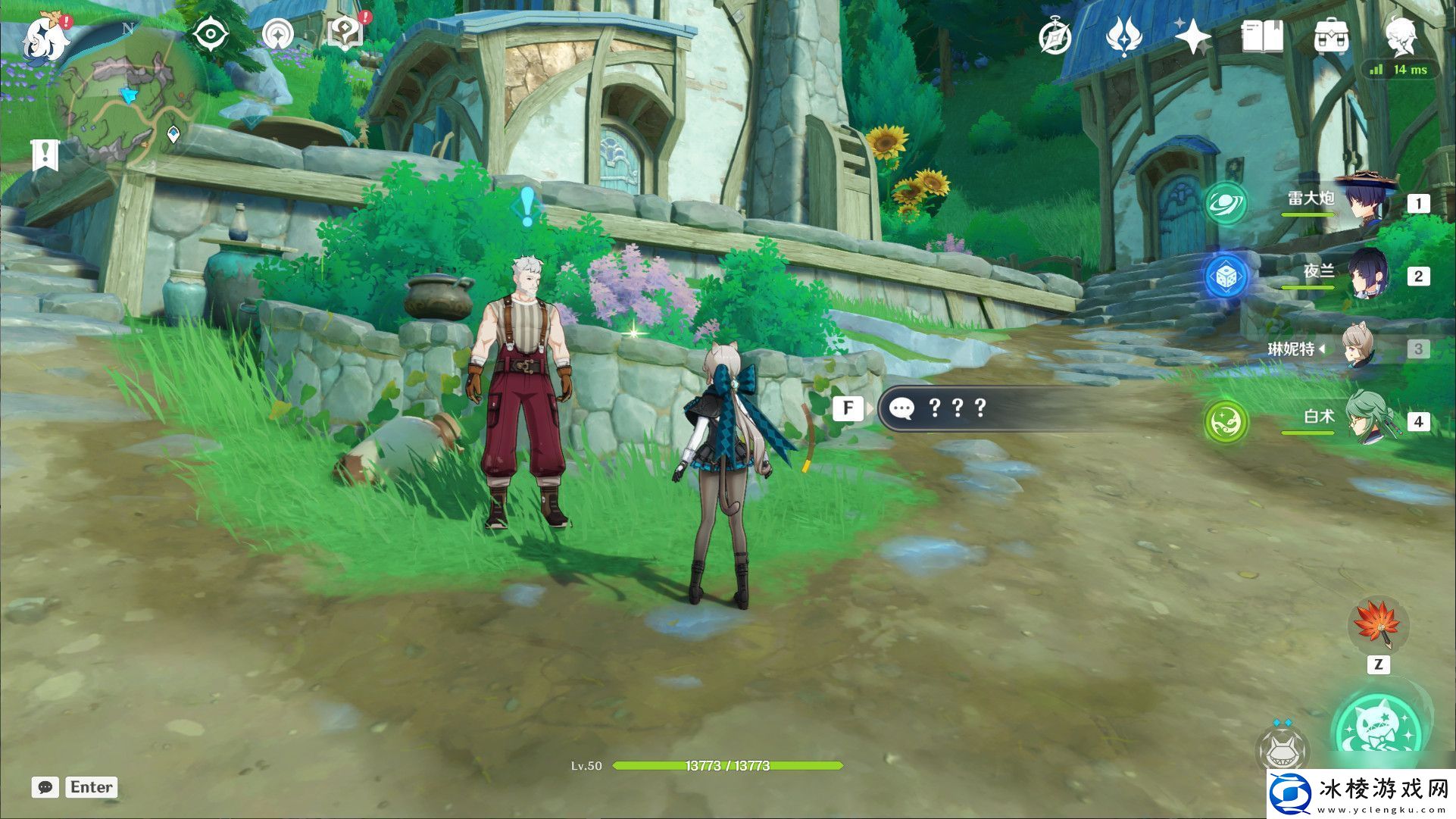Activate the cat-face elemental skill
1456x819 pixels.
(x=1282, y=750)
